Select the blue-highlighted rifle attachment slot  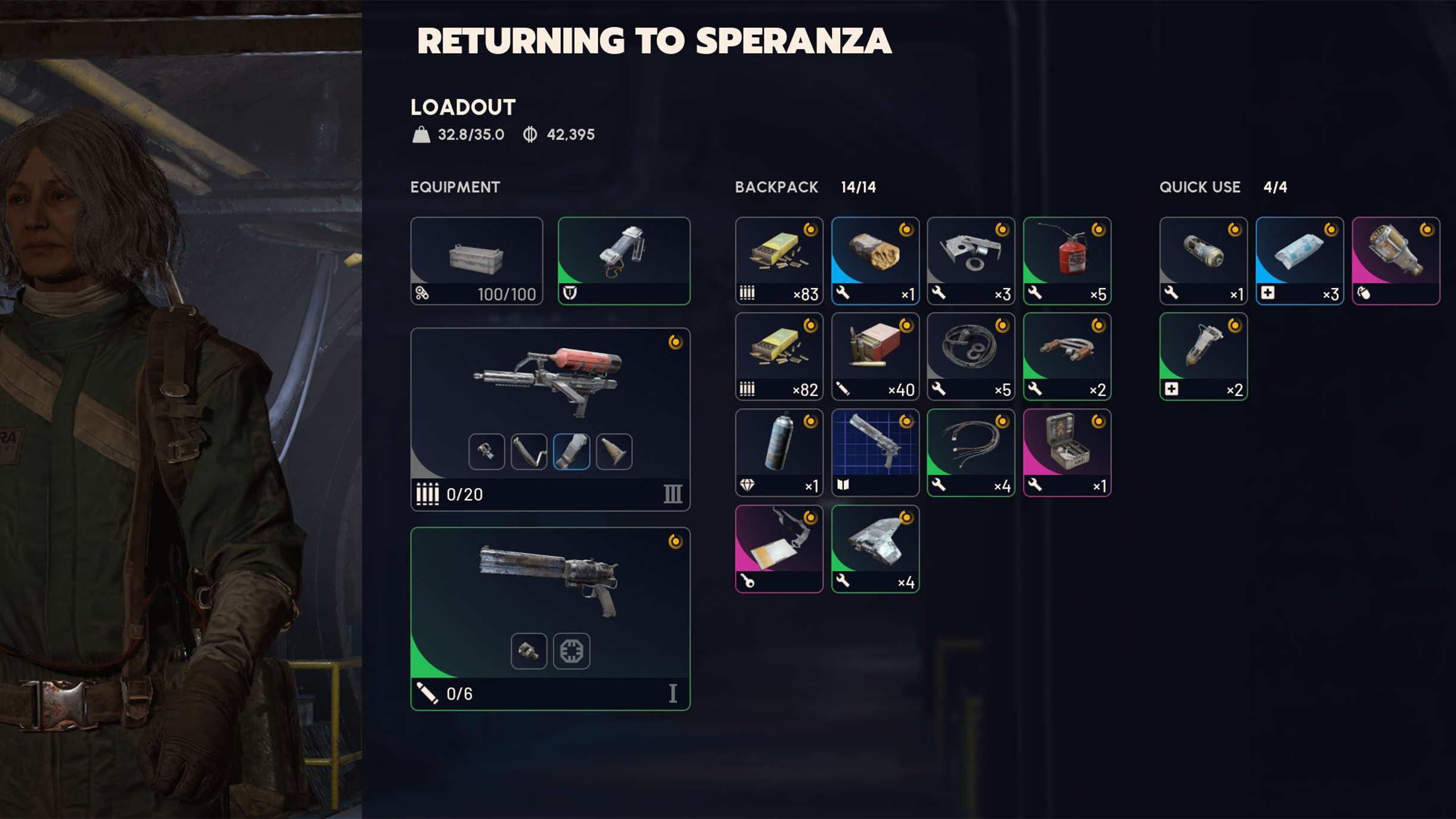[x=571, y=452]
